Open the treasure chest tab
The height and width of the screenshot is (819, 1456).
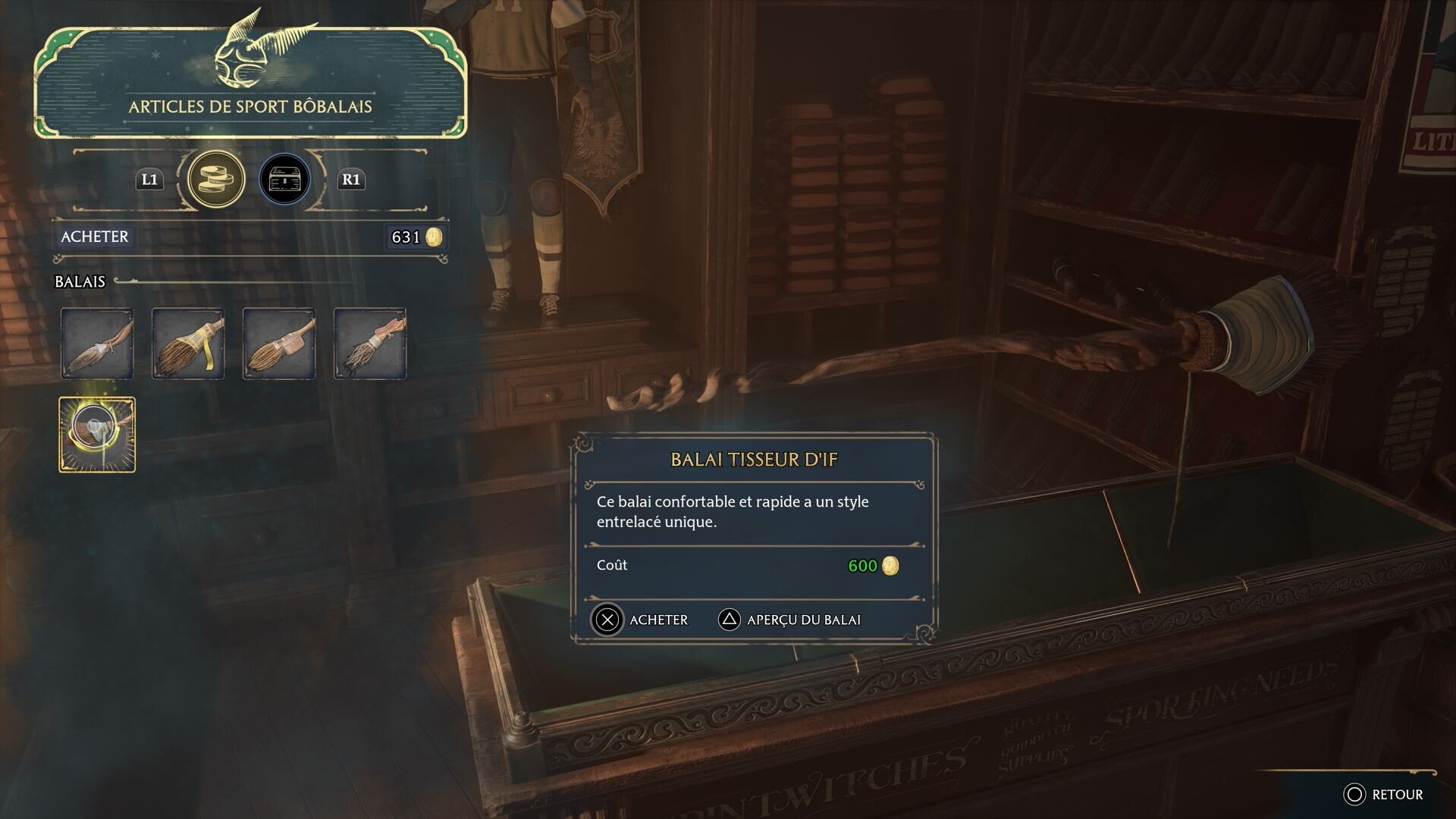click(284, 180)
